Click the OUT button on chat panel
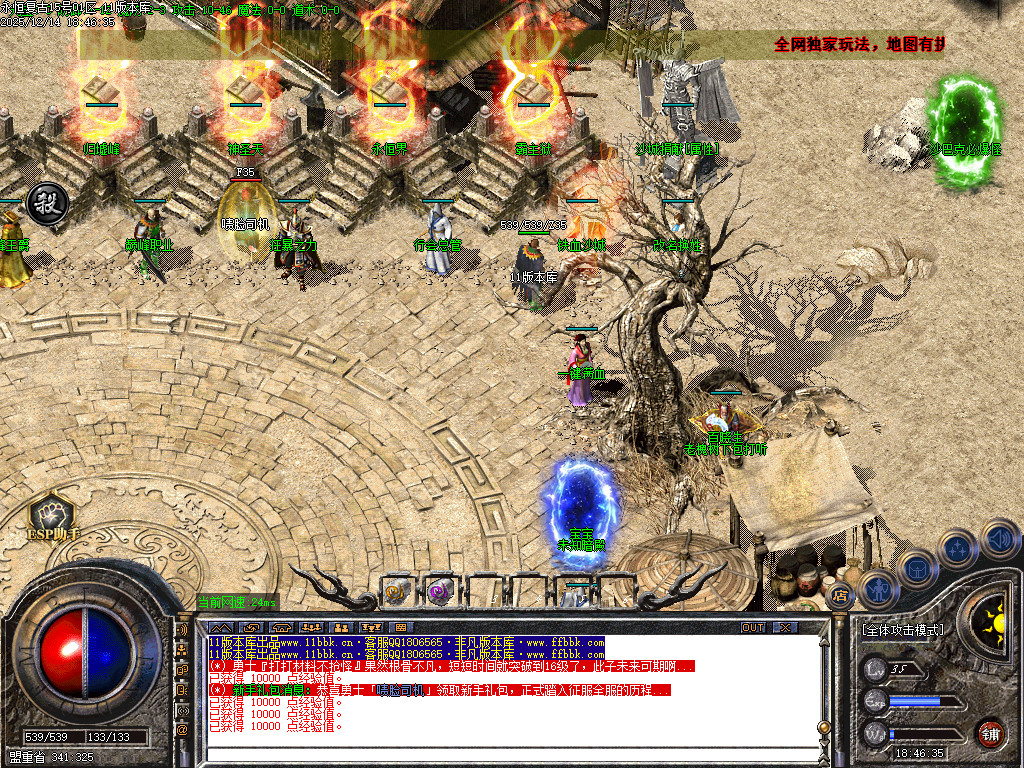Viewport: 1024px width, 768px height. [x=753, y=627]
